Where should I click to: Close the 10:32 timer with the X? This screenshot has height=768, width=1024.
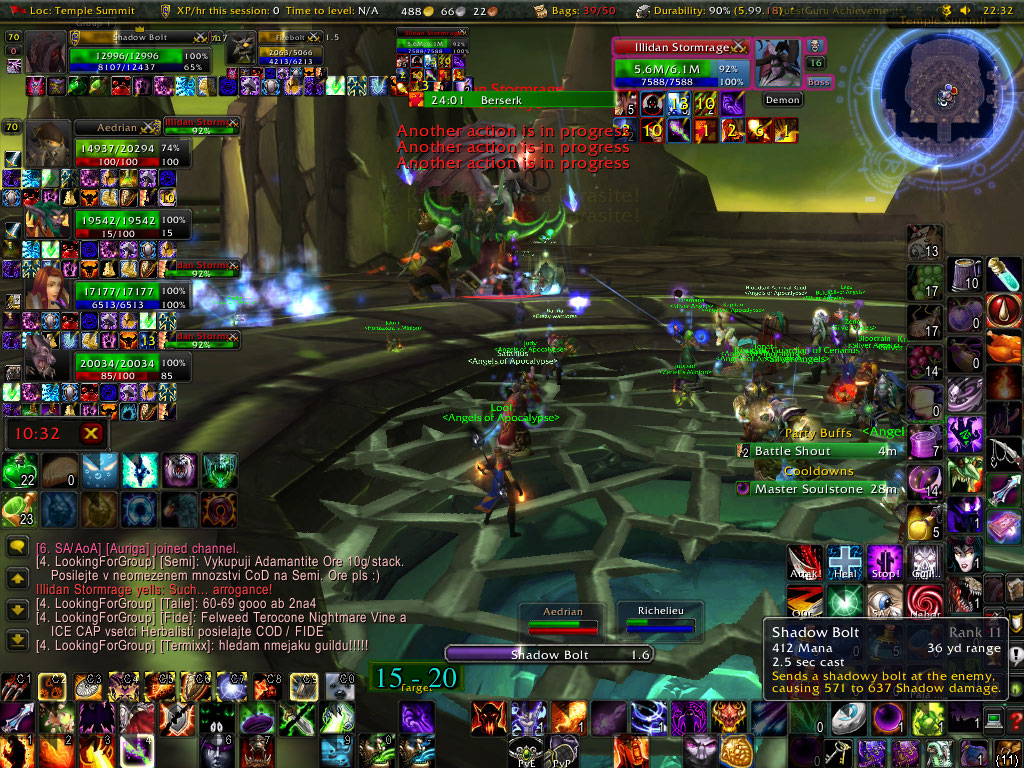pyautogui.click(x=91, y=433)
